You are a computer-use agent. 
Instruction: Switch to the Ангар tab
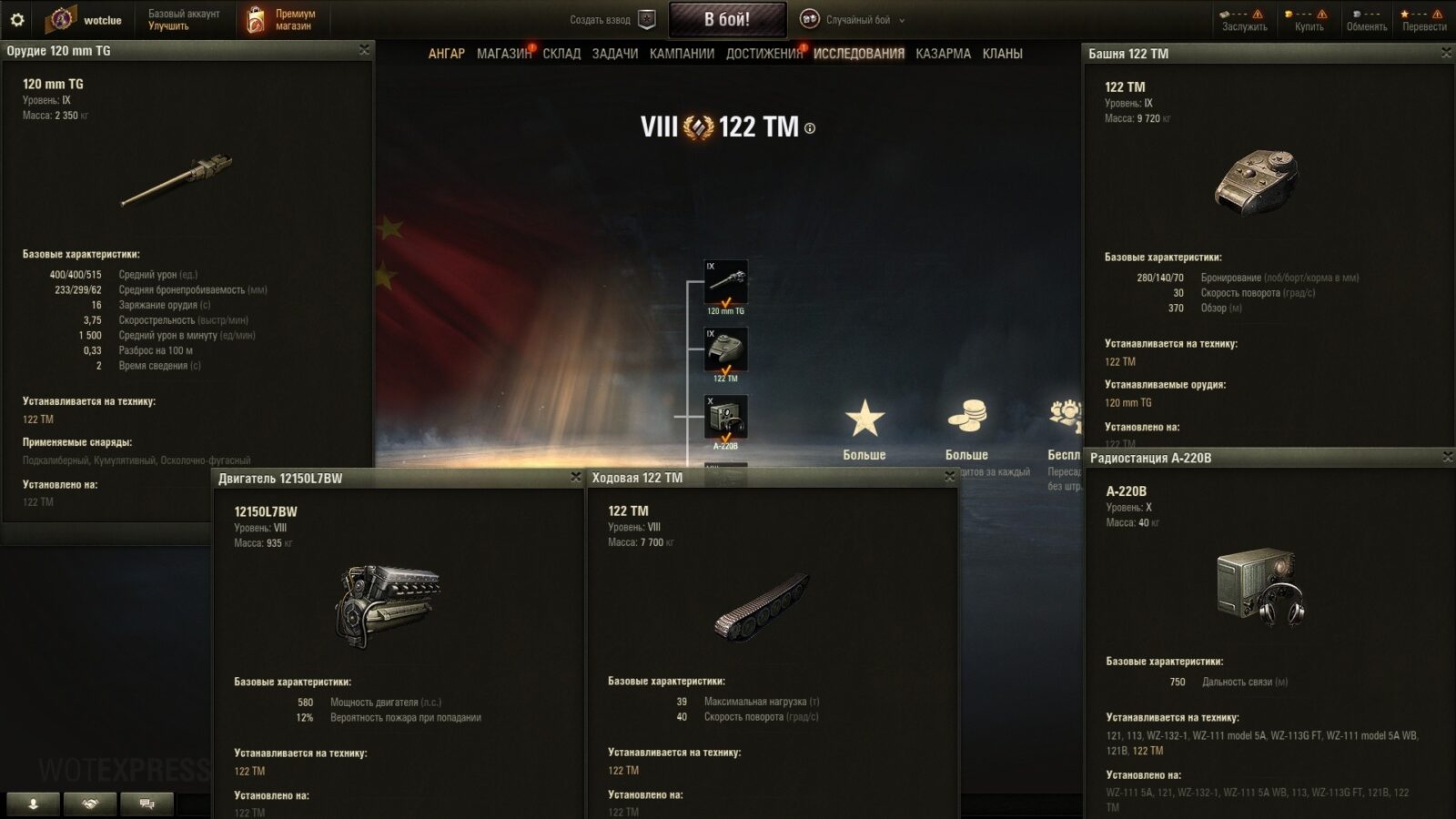(446, 54)
